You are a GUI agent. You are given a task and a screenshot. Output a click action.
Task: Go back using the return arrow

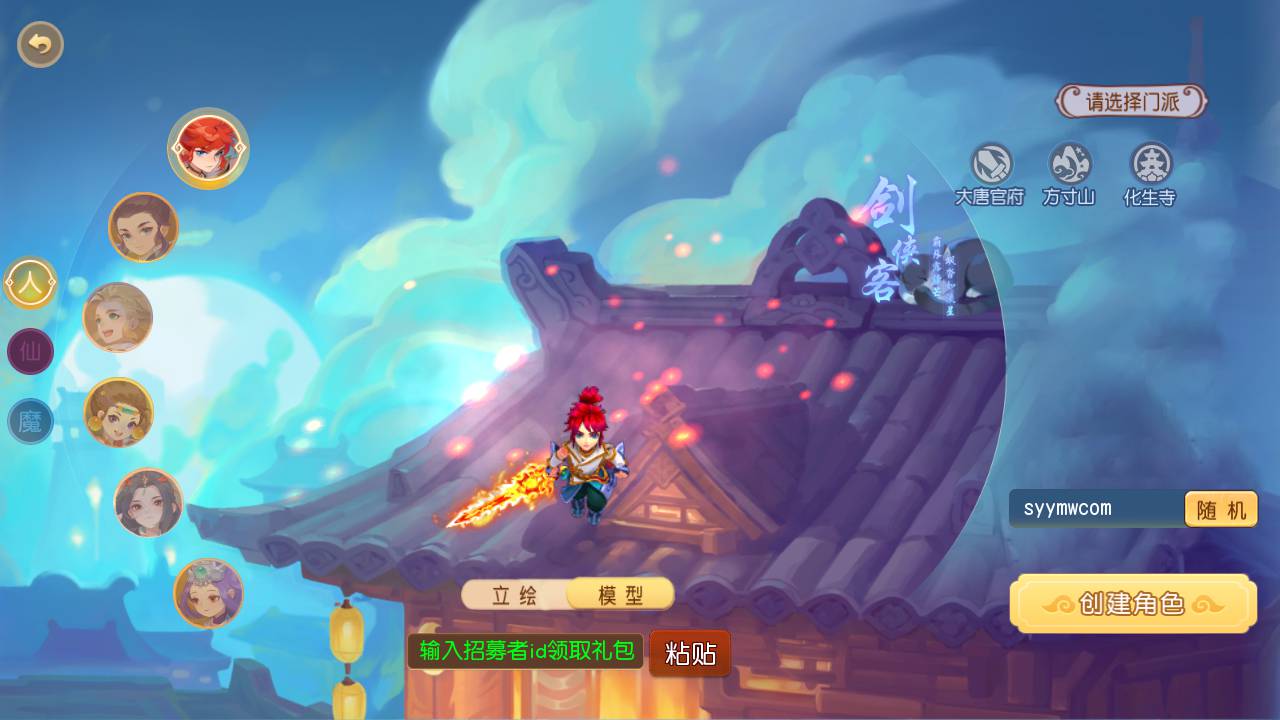[40, 44]
